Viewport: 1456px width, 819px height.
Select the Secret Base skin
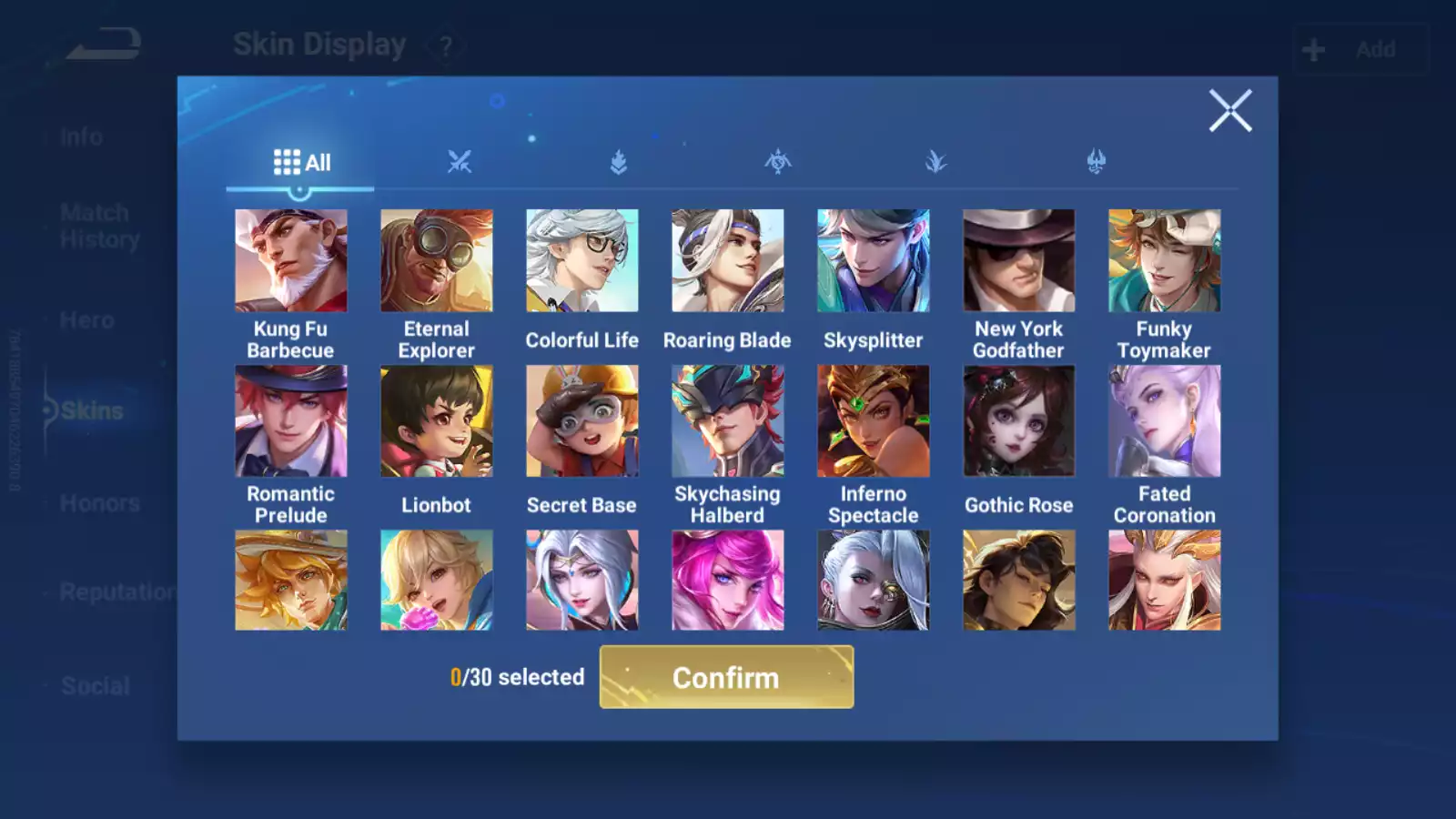click(581, 421)
